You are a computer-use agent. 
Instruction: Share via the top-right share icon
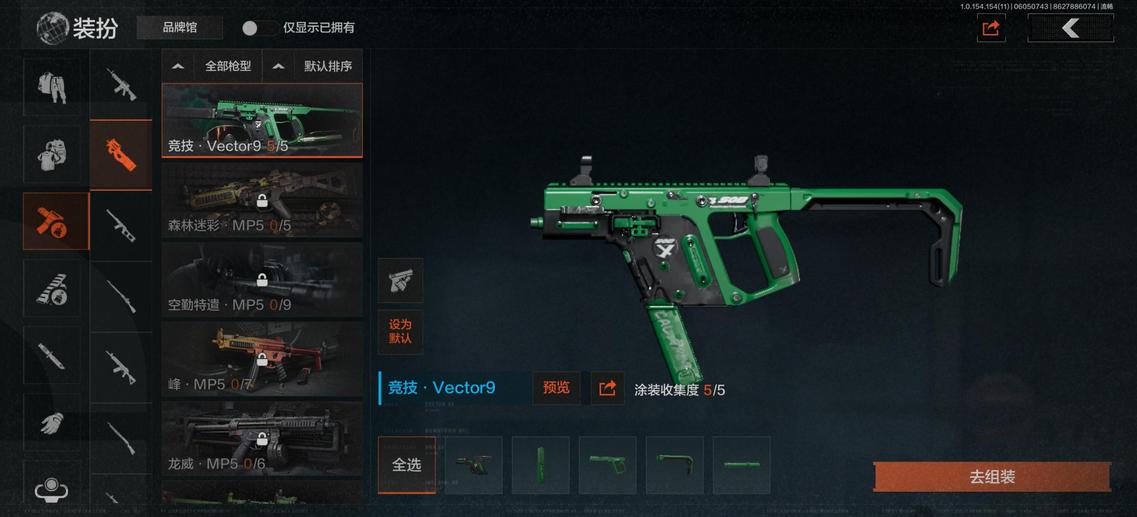point(991,28)
